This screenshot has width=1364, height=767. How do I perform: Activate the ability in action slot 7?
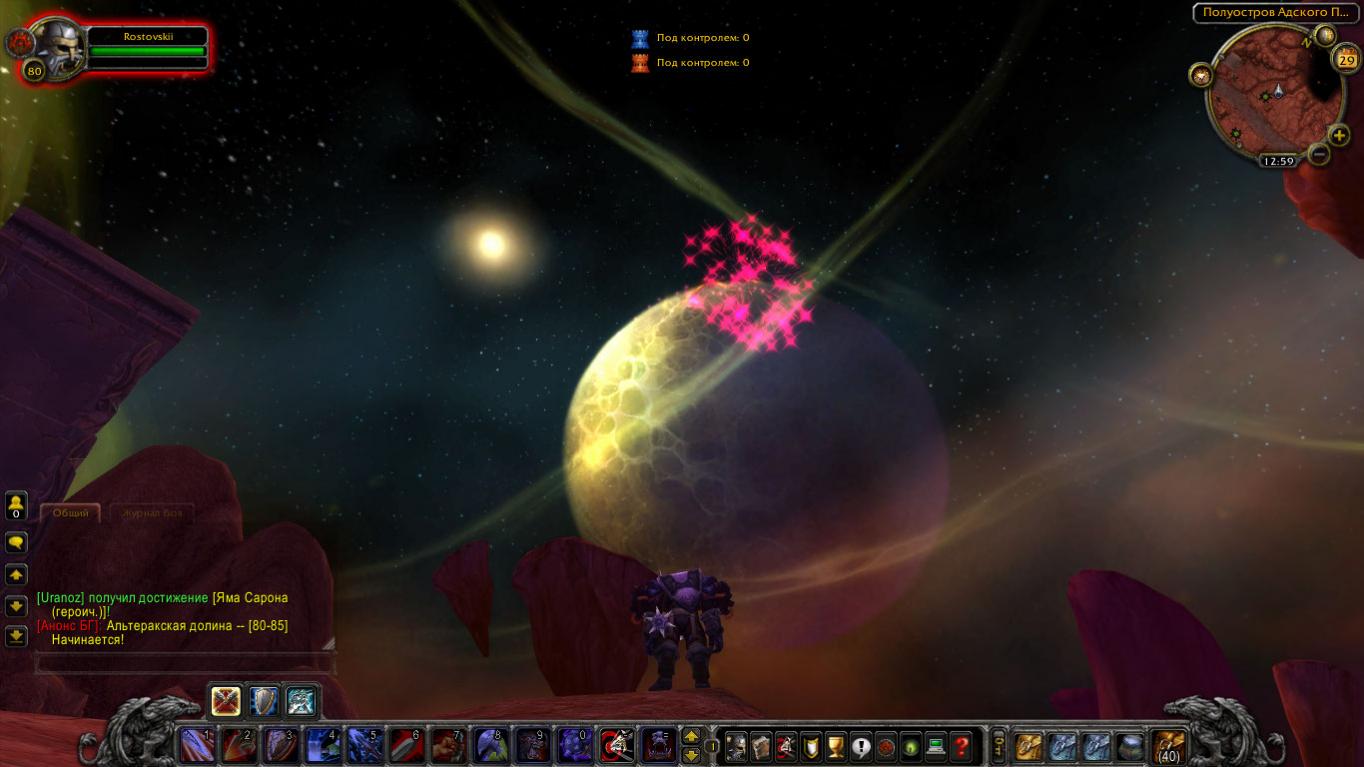tap(448, 746)
